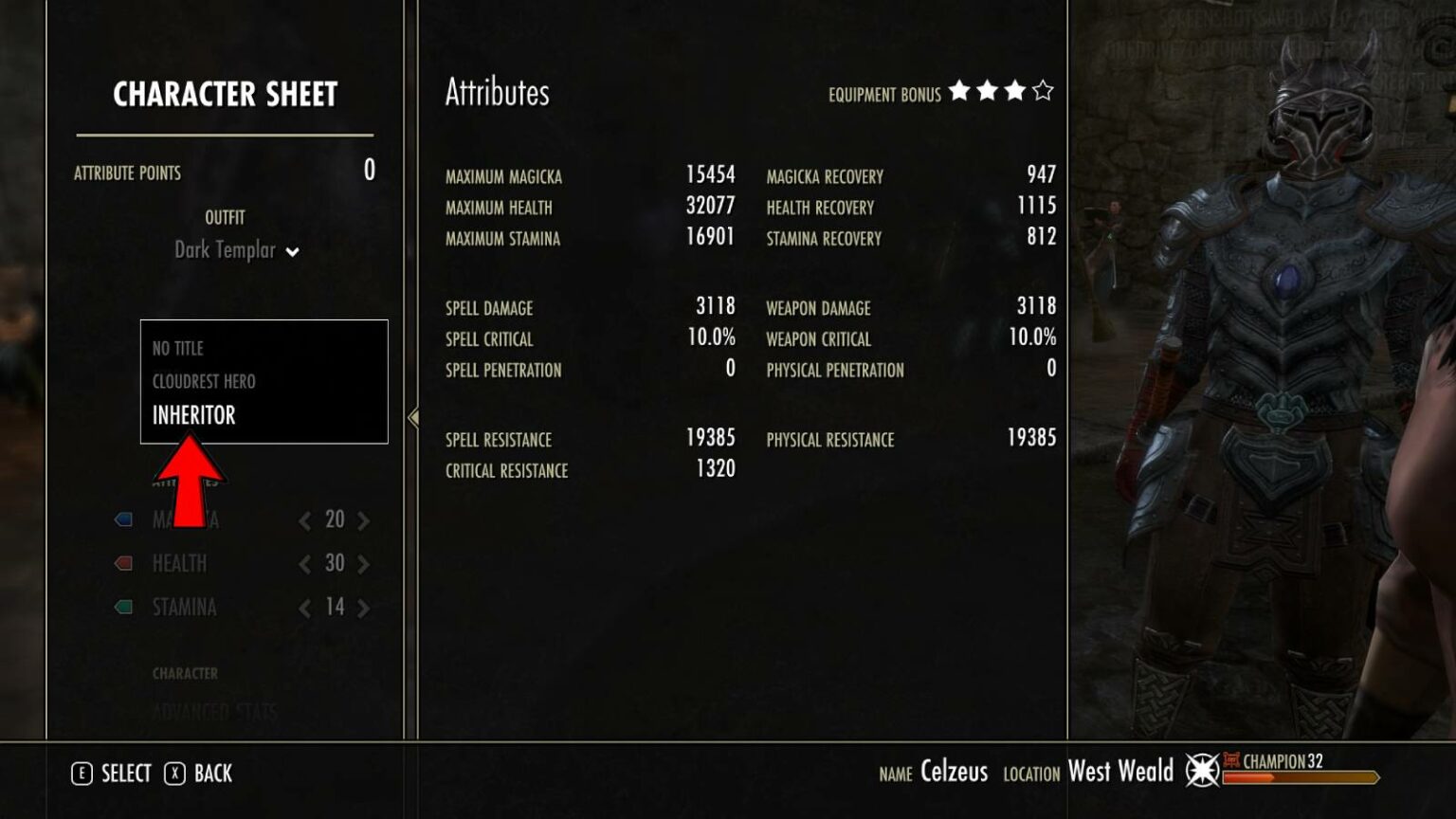Select the Character section header

click(x=187, y=673)
